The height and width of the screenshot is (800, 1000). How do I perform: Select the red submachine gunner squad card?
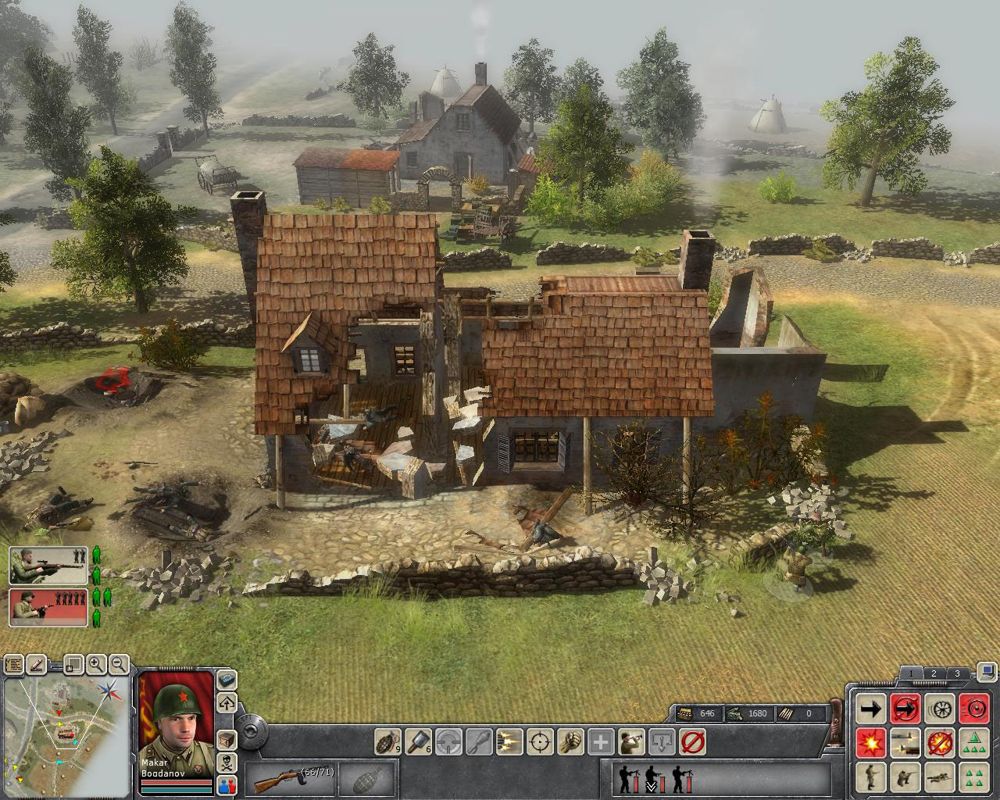tap(48, 606)
